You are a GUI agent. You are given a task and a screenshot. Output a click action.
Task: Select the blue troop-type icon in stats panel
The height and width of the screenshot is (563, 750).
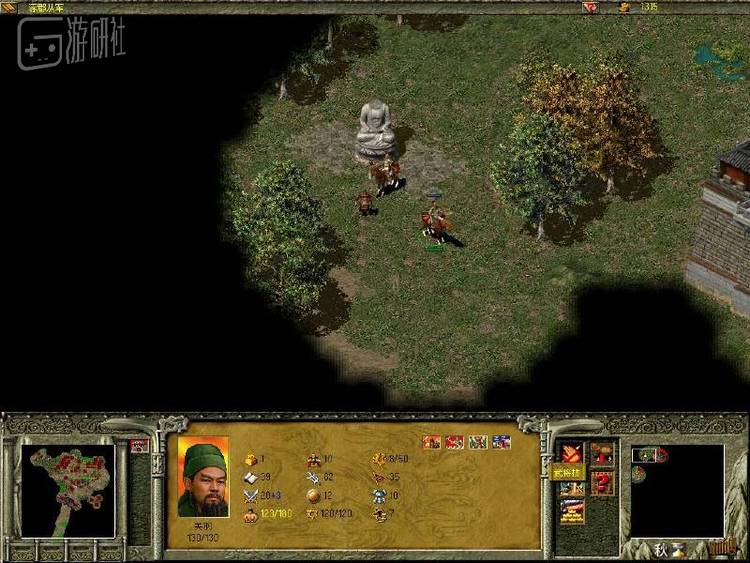pyautogui.click(x=501, y=442)
